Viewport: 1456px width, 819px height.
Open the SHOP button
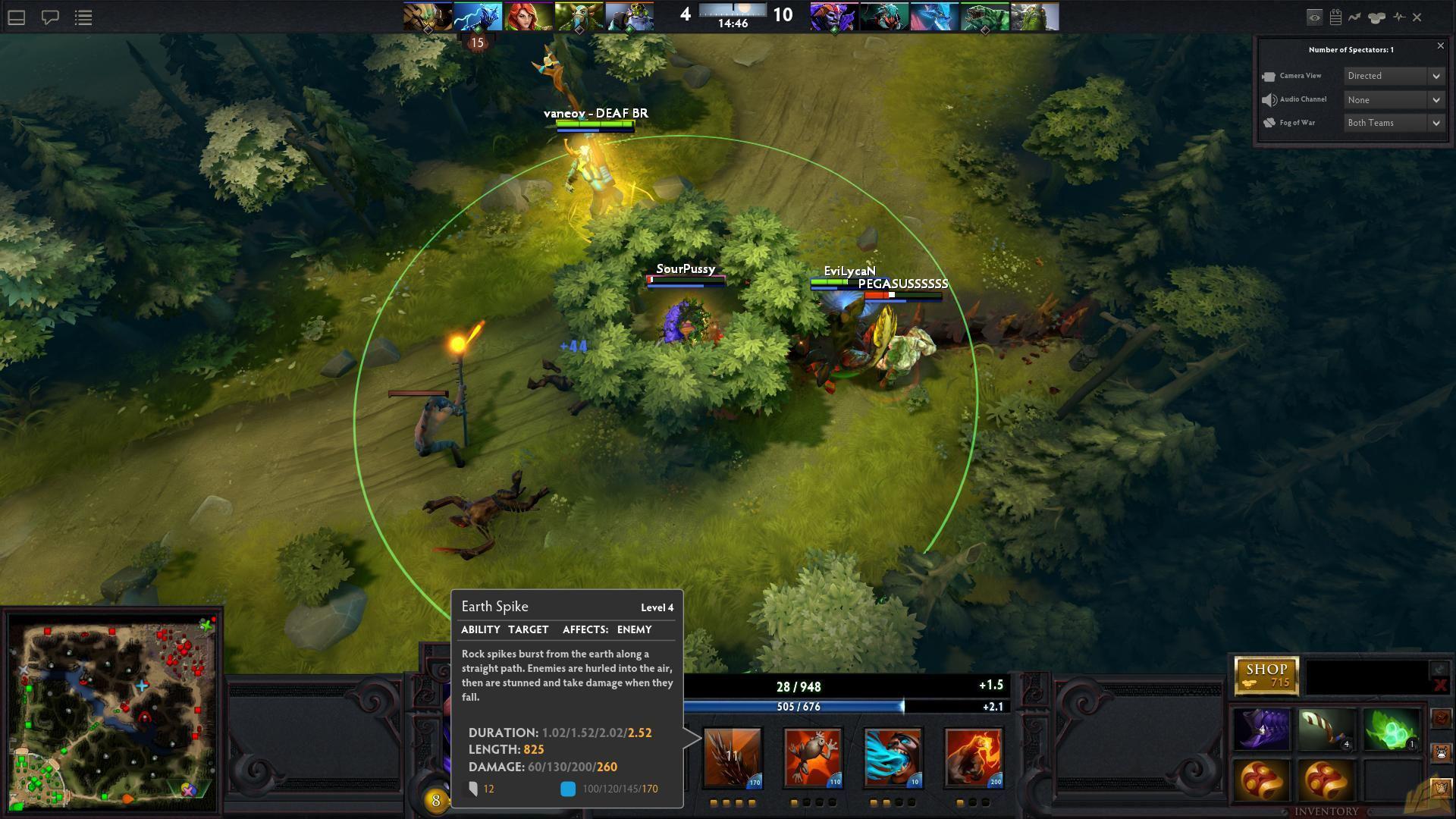[x=1266, y=675]
